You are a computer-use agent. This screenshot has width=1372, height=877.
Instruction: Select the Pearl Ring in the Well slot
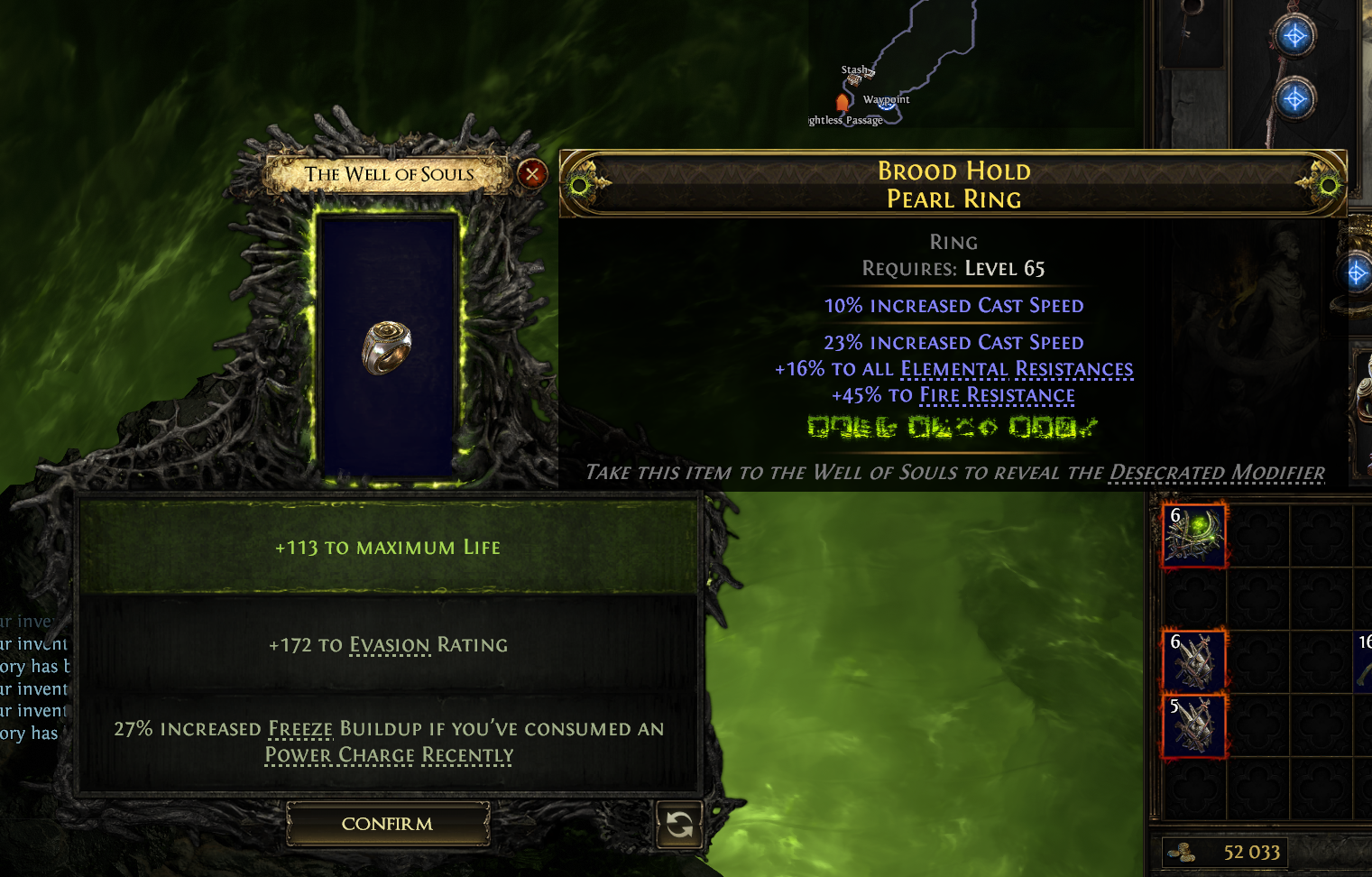coord(387,347)
